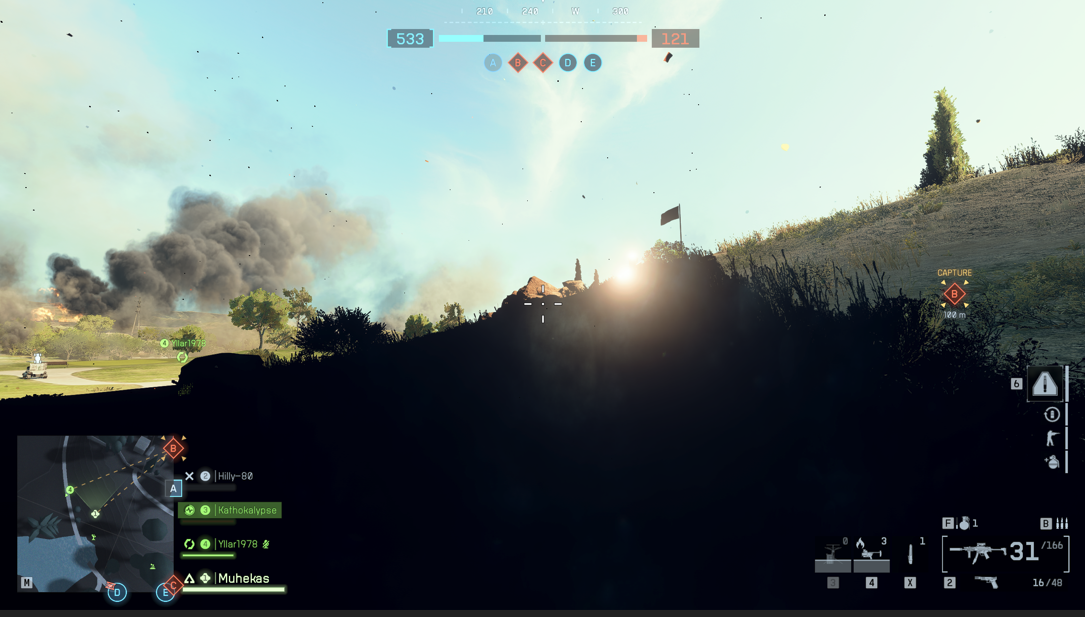Click the B capture objective marker in world

point(954,294)
